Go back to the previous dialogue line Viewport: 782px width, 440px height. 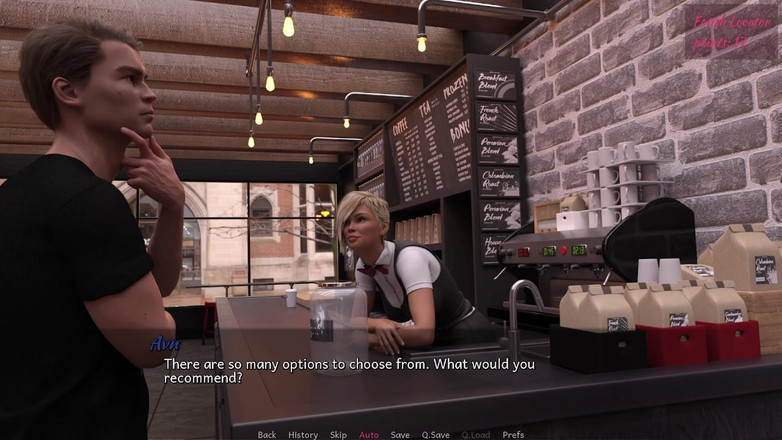click(267, 435)
